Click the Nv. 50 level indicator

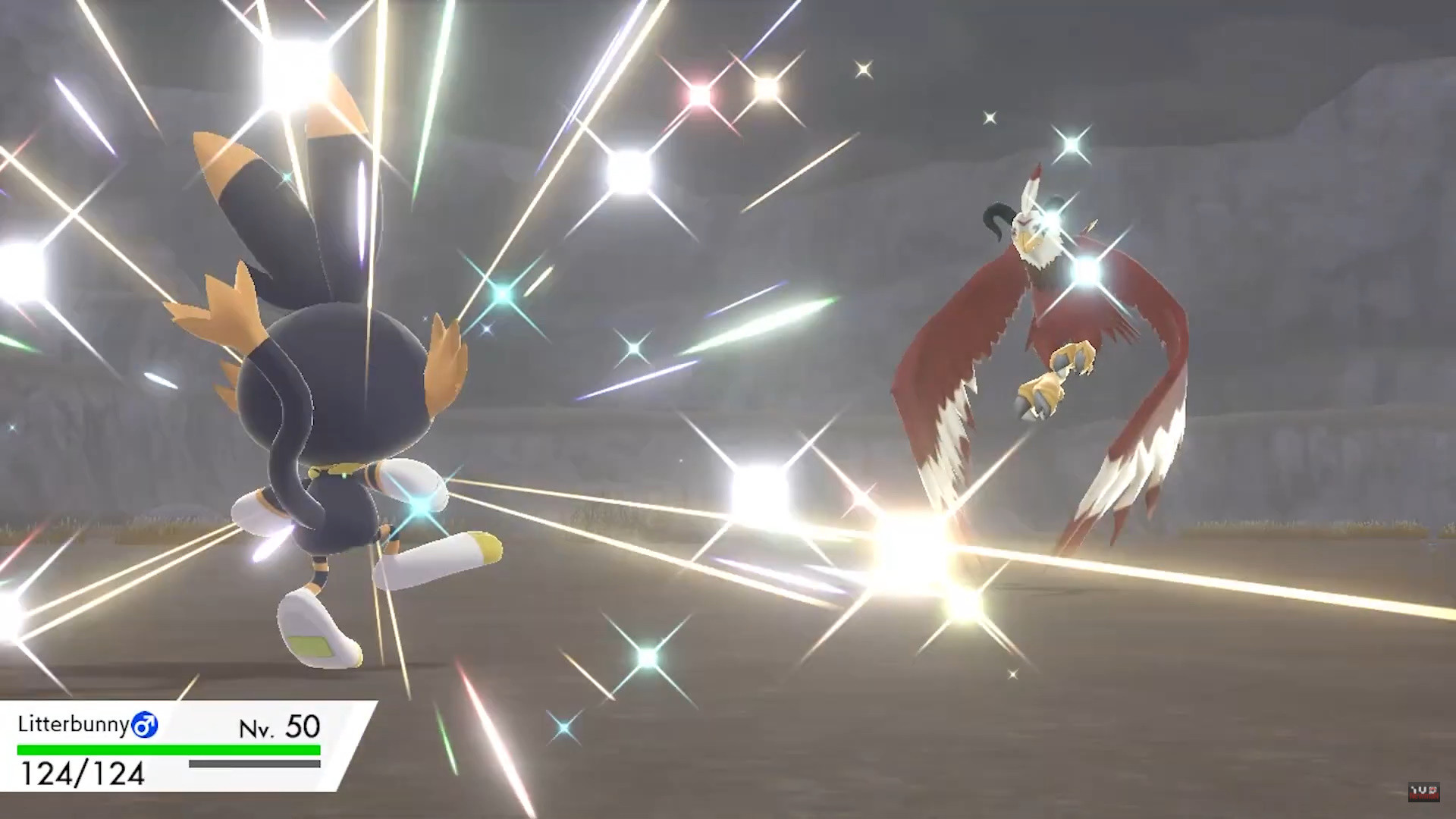click(281, 726)
